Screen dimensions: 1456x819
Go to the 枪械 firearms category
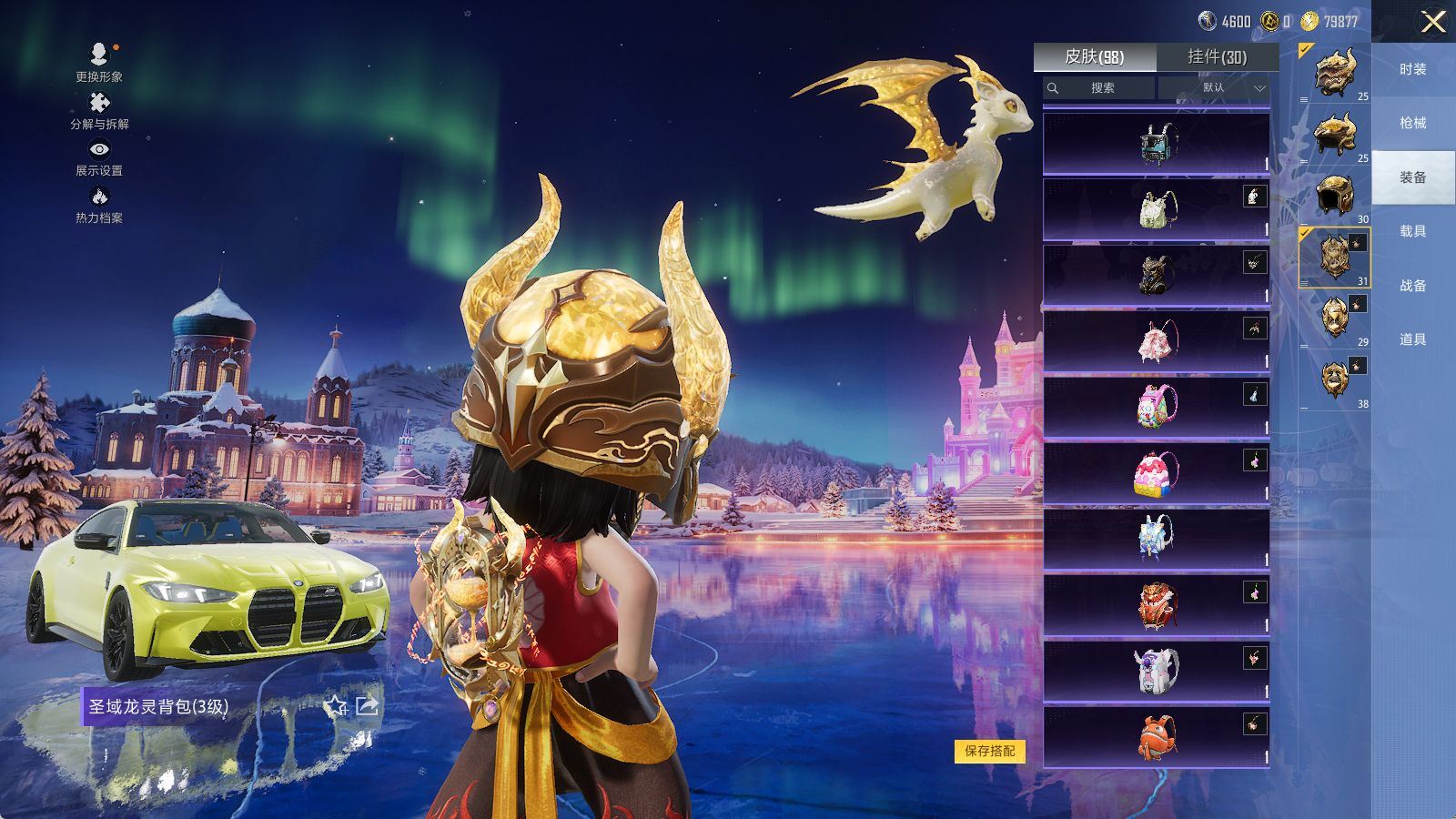click(1412, 123)
